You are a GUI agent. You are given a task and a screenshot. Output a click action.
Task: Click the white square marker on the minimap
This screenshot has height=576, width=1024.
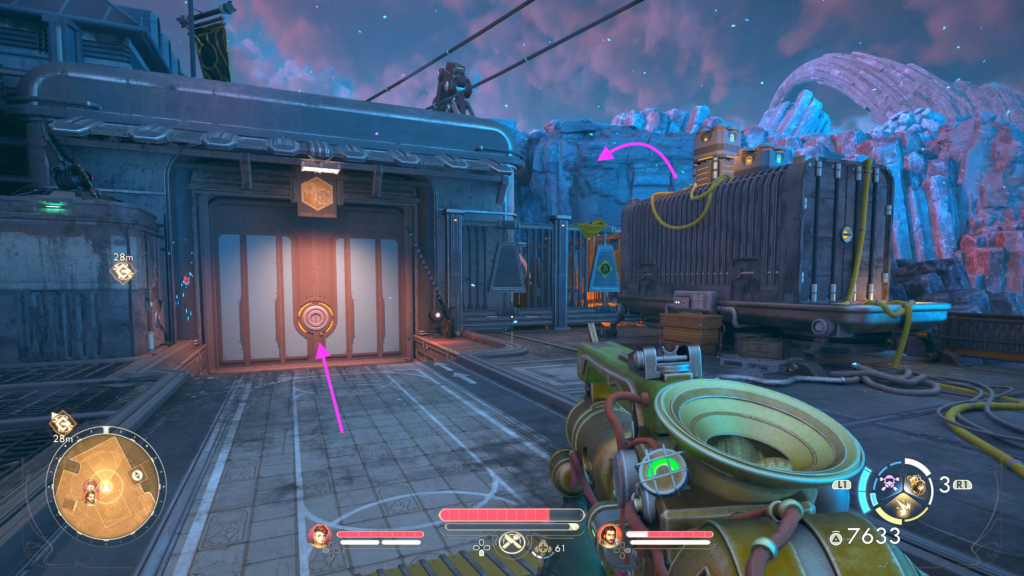point(137,475)
